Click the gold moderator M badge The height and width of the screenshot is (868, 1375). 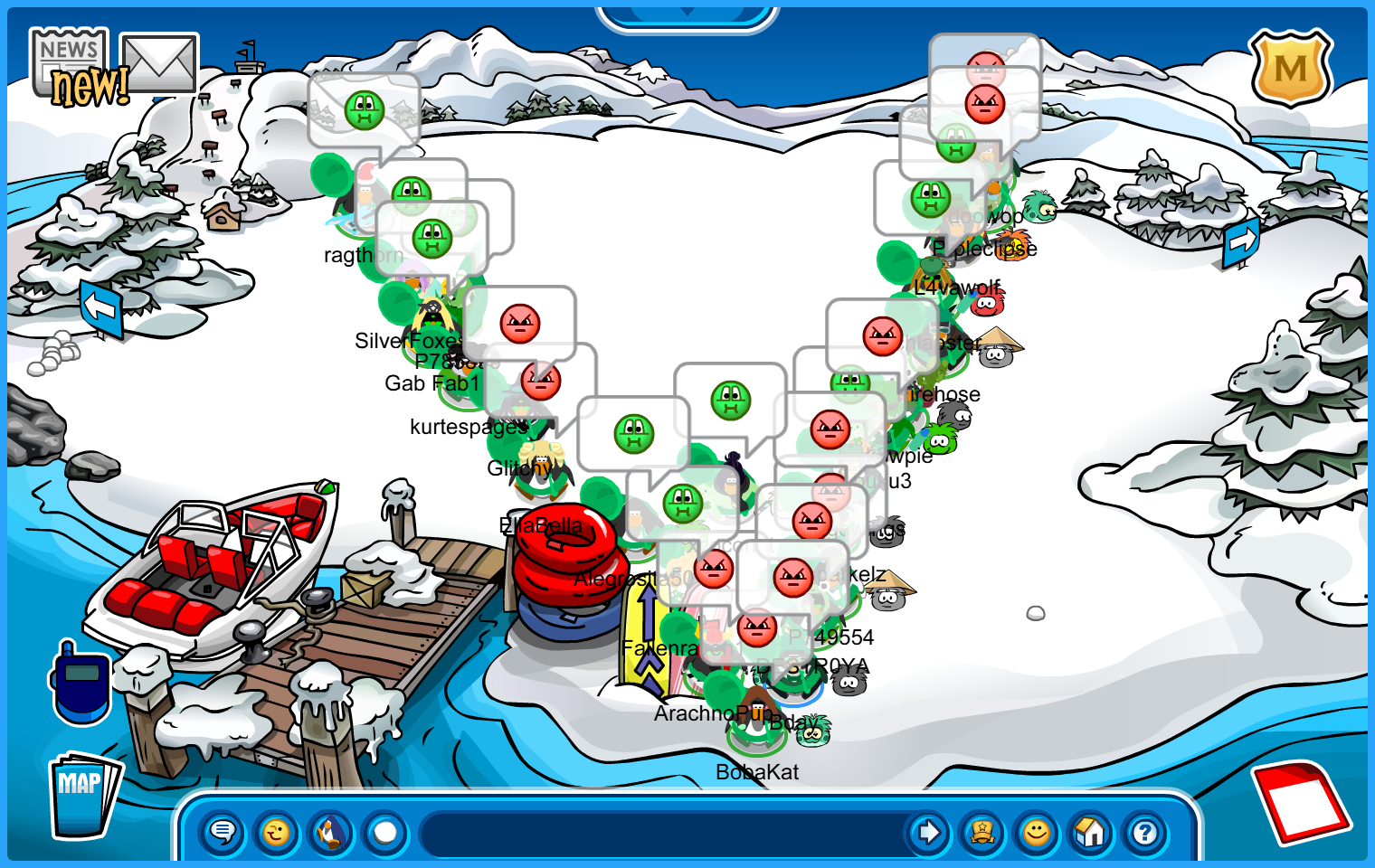click(x=1291, y=69)
